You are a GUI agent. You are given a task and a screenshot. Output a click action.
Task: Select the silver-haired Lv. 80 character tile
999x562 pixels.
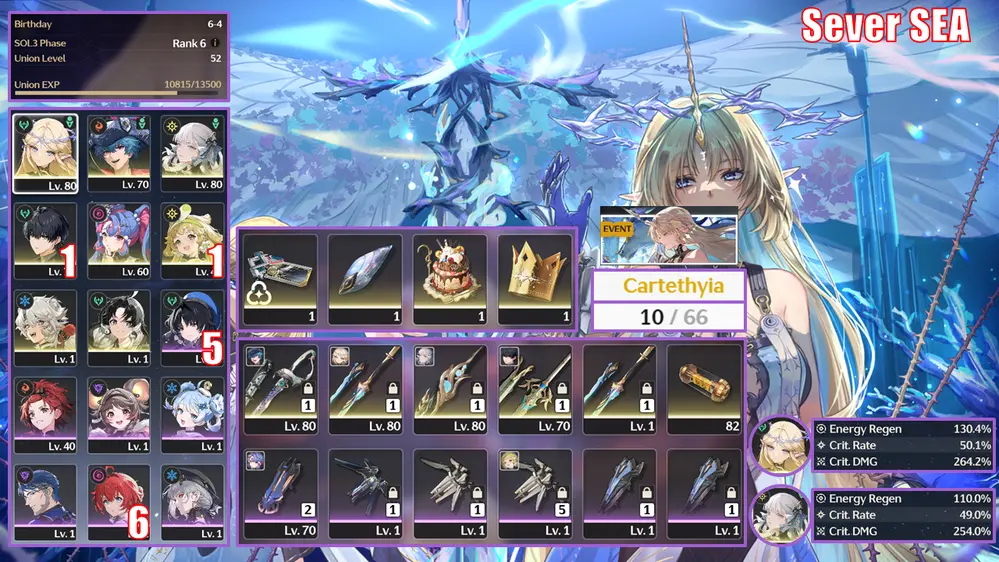pyautogui.click(x=192, y=153)
